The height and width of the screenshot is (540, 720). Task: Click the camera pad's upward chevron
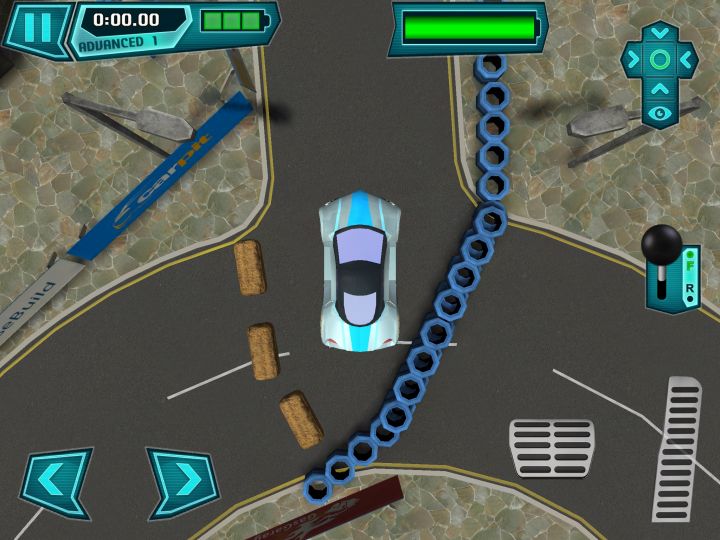[660, 88]
